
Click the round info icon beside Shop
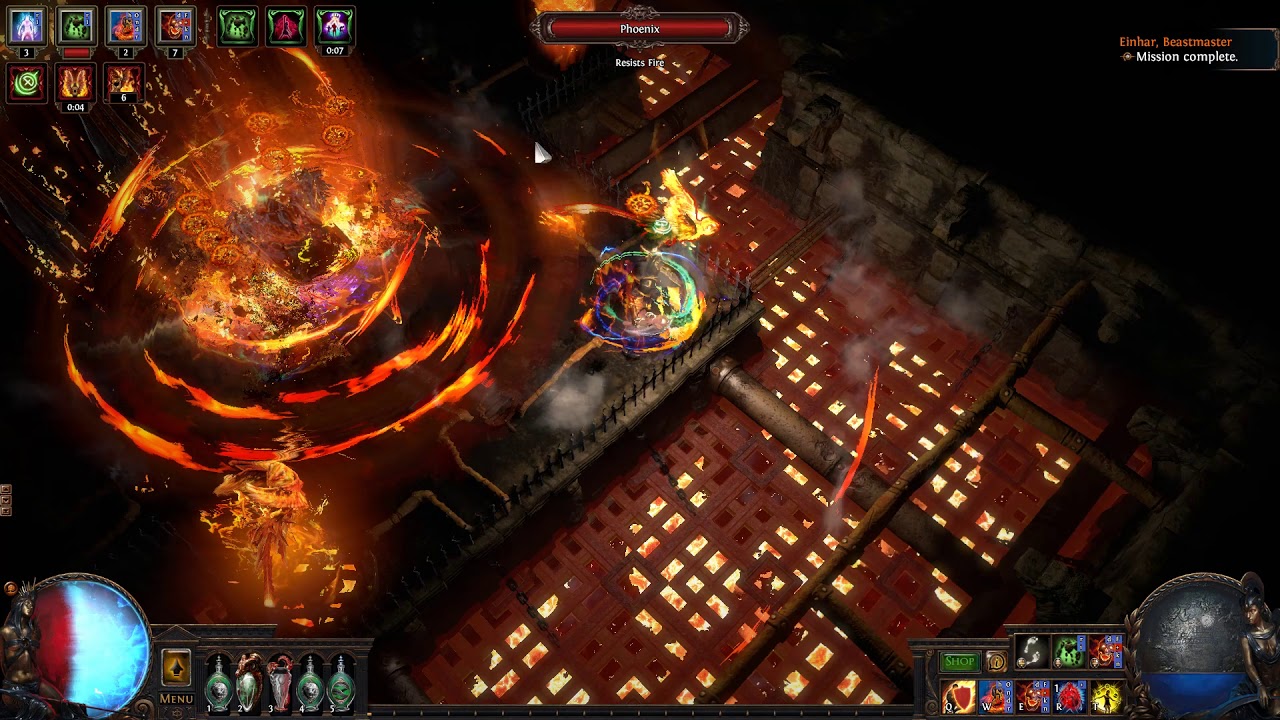click(995, 661)
